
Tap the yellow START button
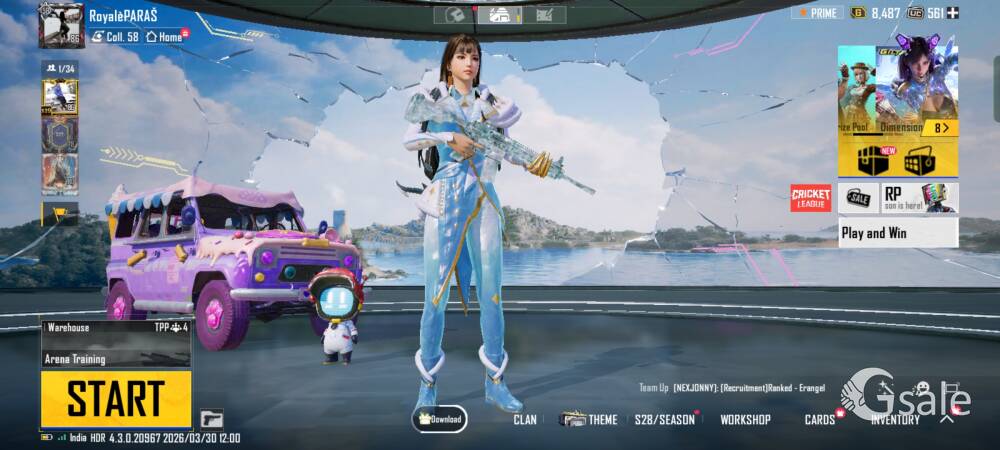click(116, 399)
